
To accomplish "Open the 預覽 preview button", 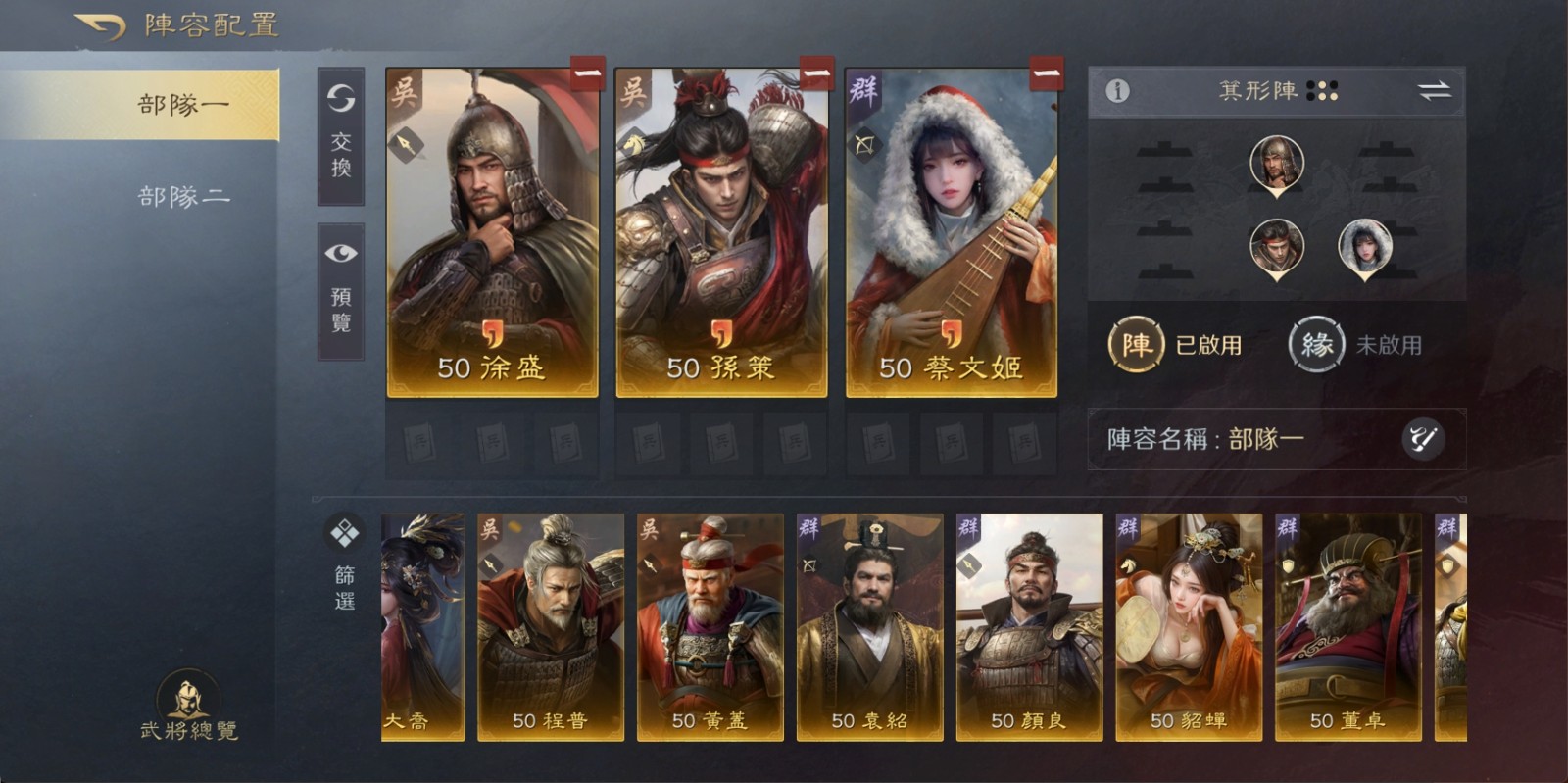I will point(341,291).
